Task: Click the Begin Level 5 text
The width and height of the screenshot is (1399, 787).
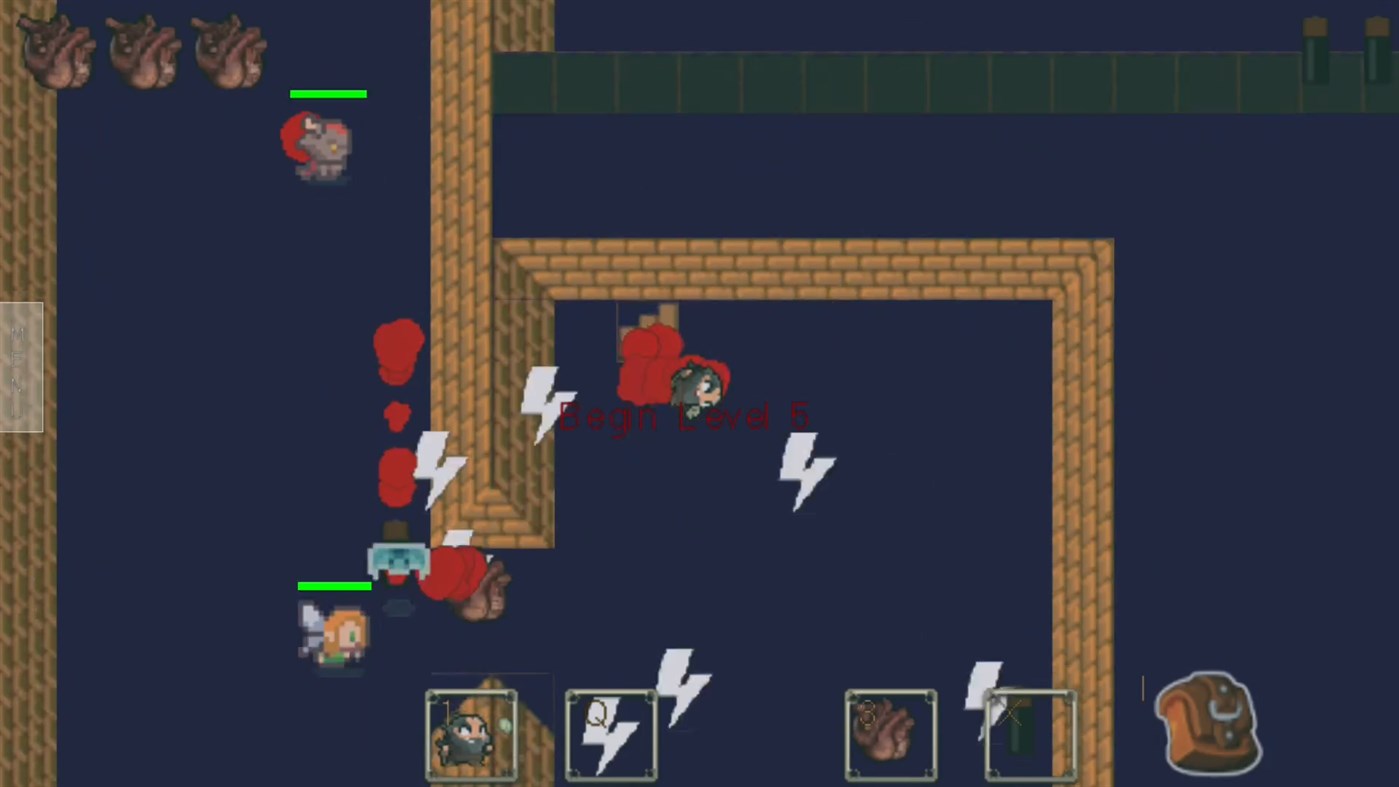Action: click(685, 416)
